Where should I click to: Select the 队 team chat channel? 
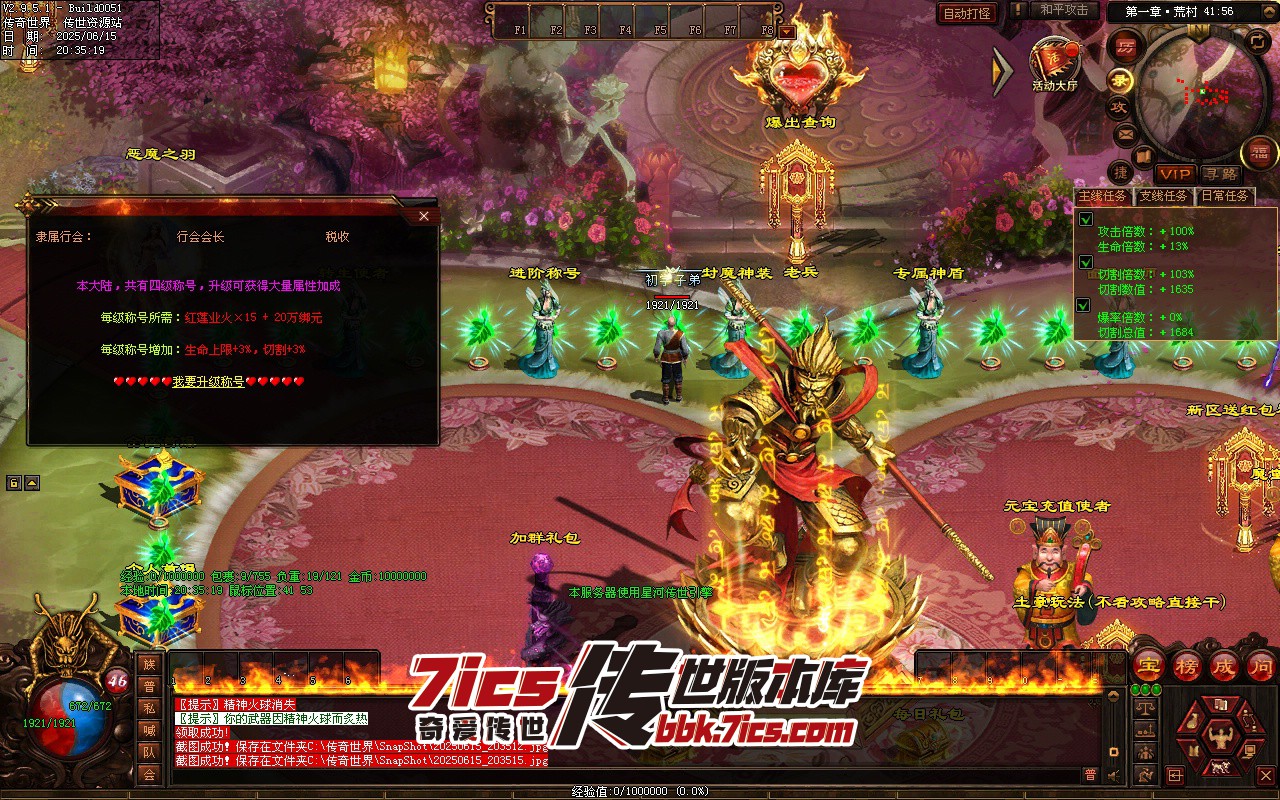tap(149, 752)
